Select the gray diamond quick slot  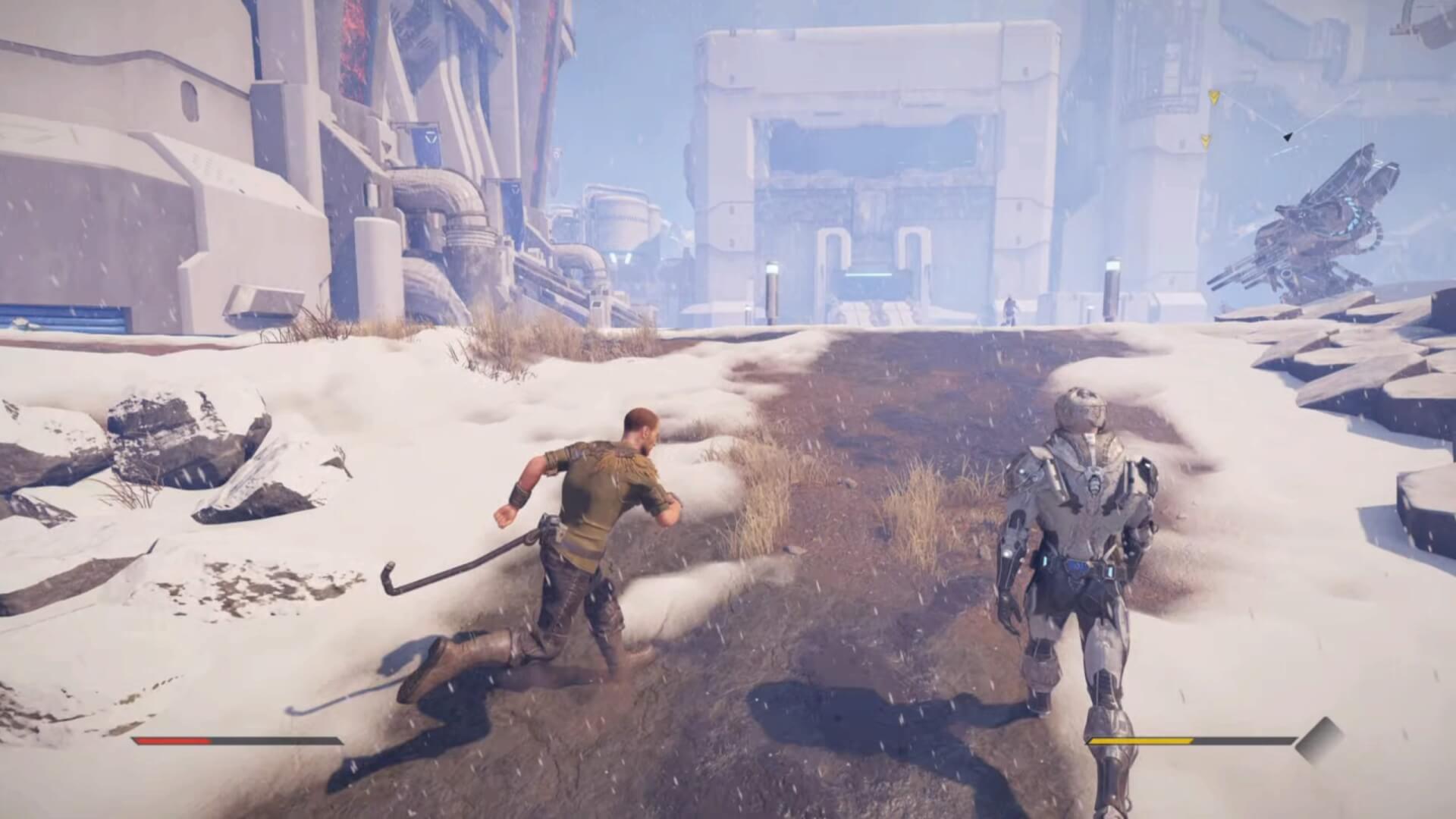click(1319, 740)
